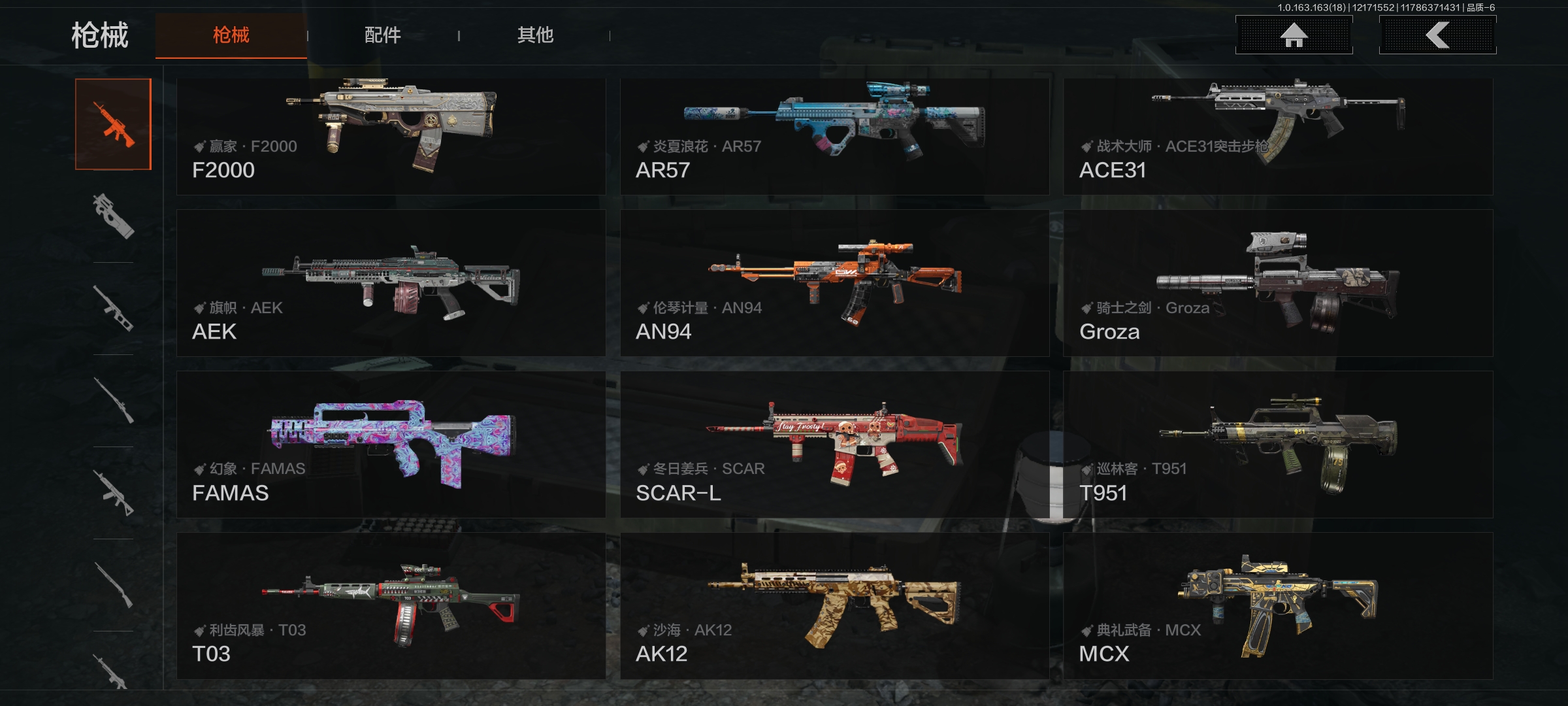
Task: Pick the ACE31 assault rifle
Action: [x=1278, y=137]
